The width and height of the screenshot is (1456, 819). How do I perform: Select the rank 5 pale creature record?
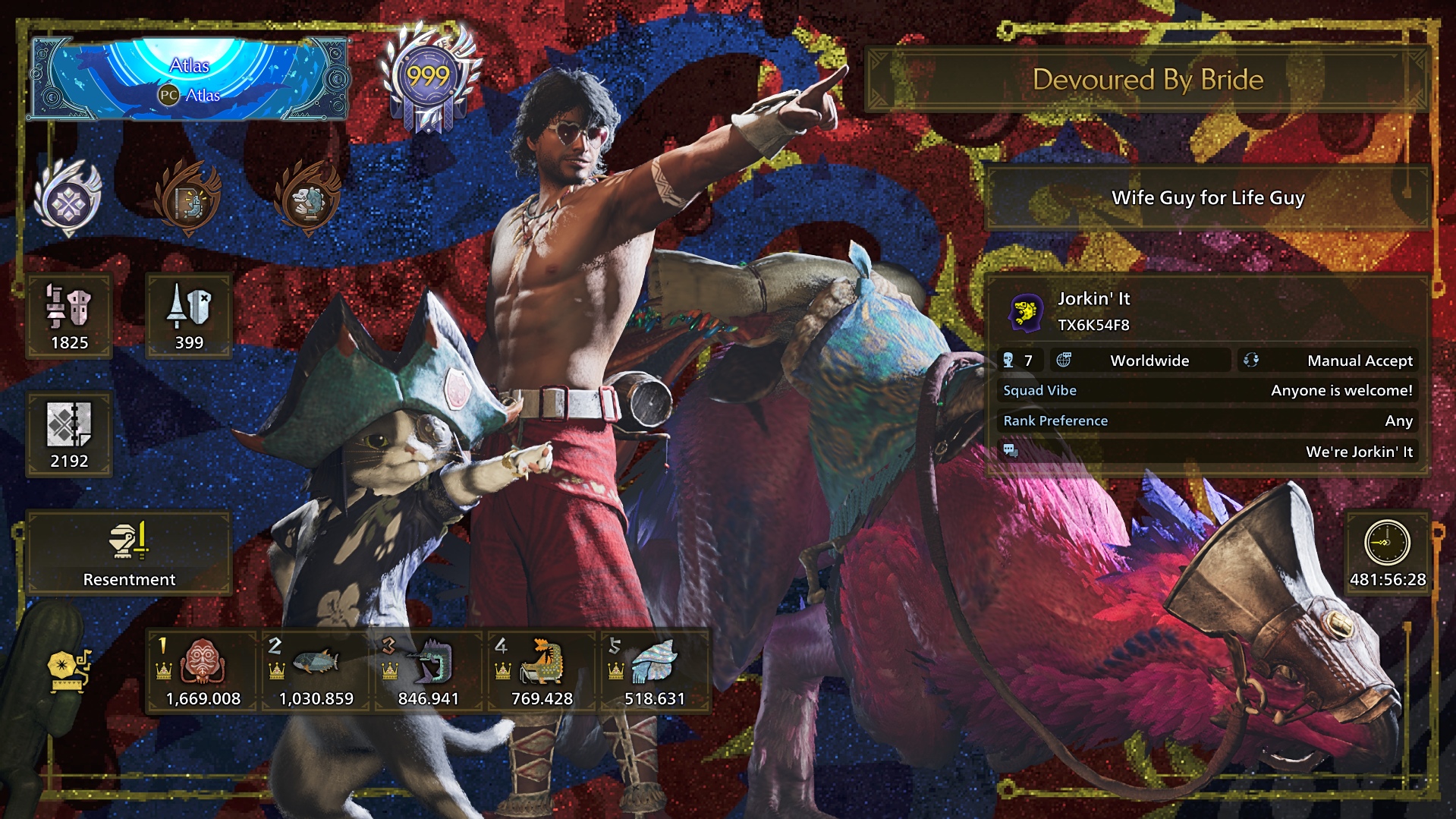[x=654, y=671]
